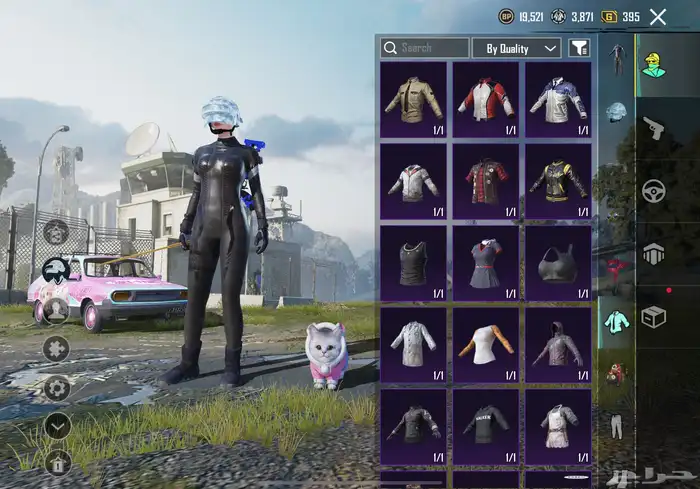700x489 pixels.
Task: Select the black tank top
Action: [x=413, y=262]
